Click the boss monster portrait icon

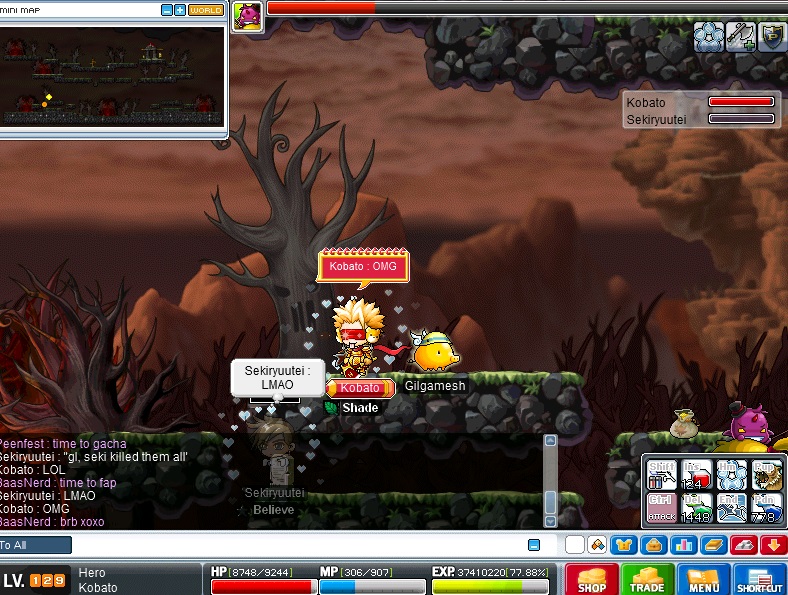[247, 15]
